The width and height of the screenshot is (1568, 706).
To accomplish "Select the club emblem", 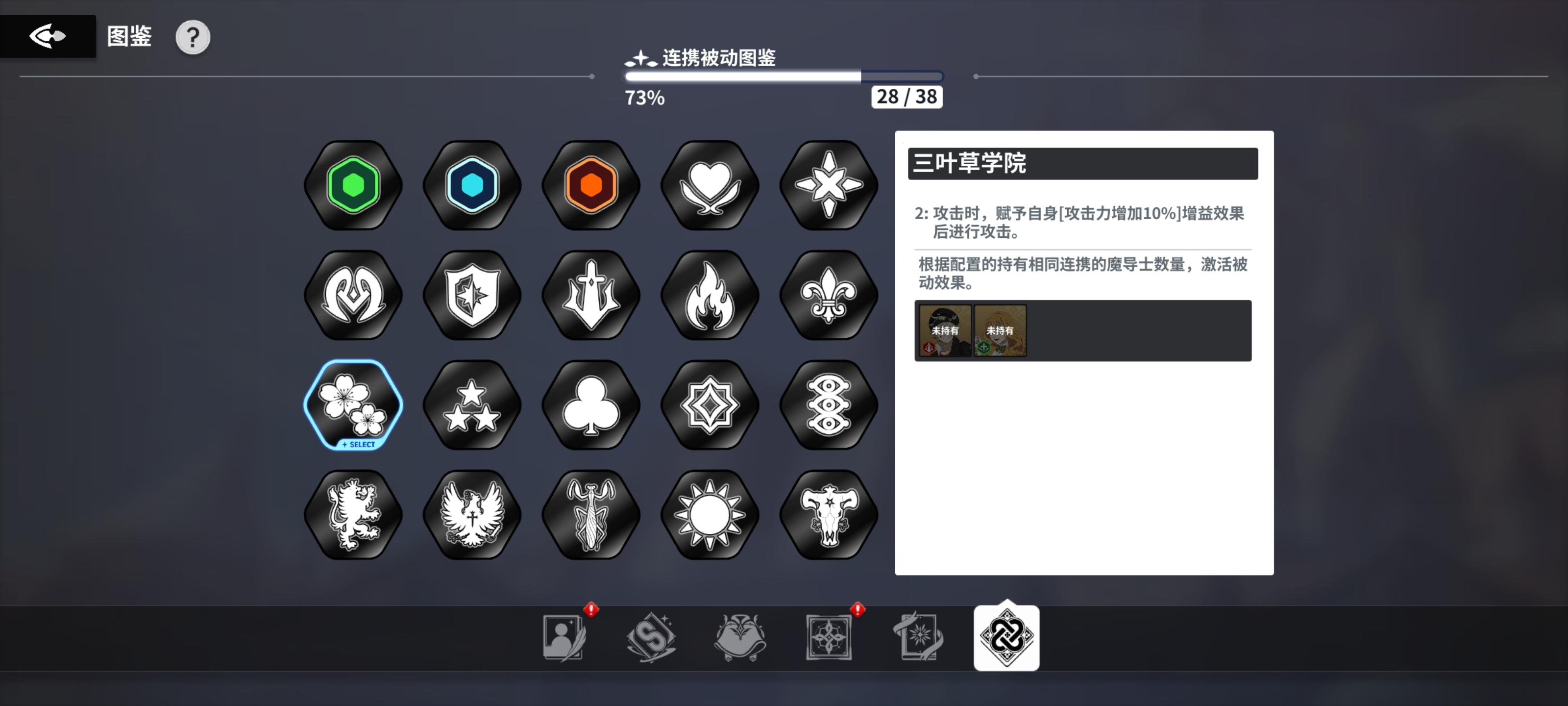I will (590, 404).
